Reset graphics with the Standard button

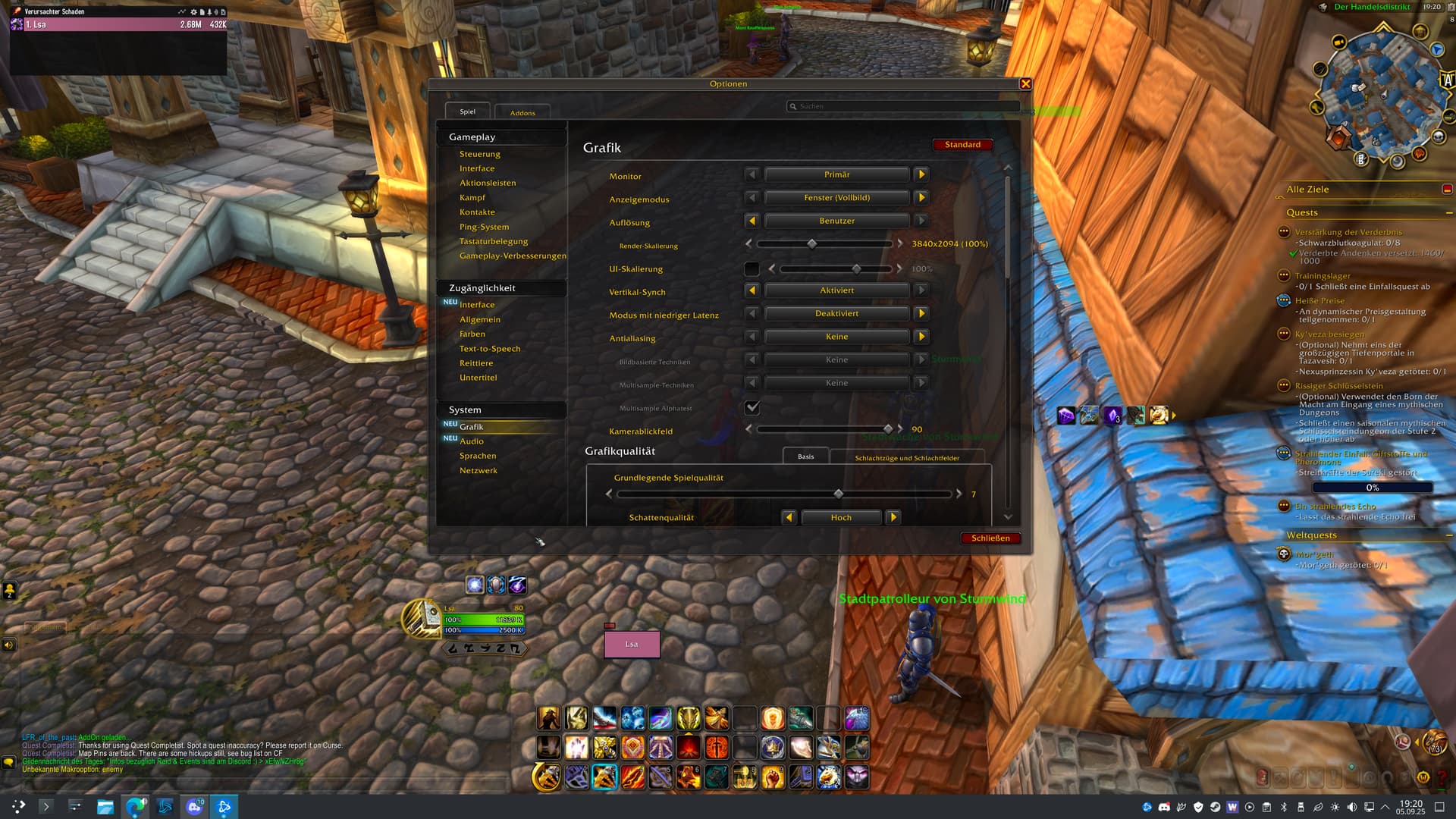pos(962,145)
